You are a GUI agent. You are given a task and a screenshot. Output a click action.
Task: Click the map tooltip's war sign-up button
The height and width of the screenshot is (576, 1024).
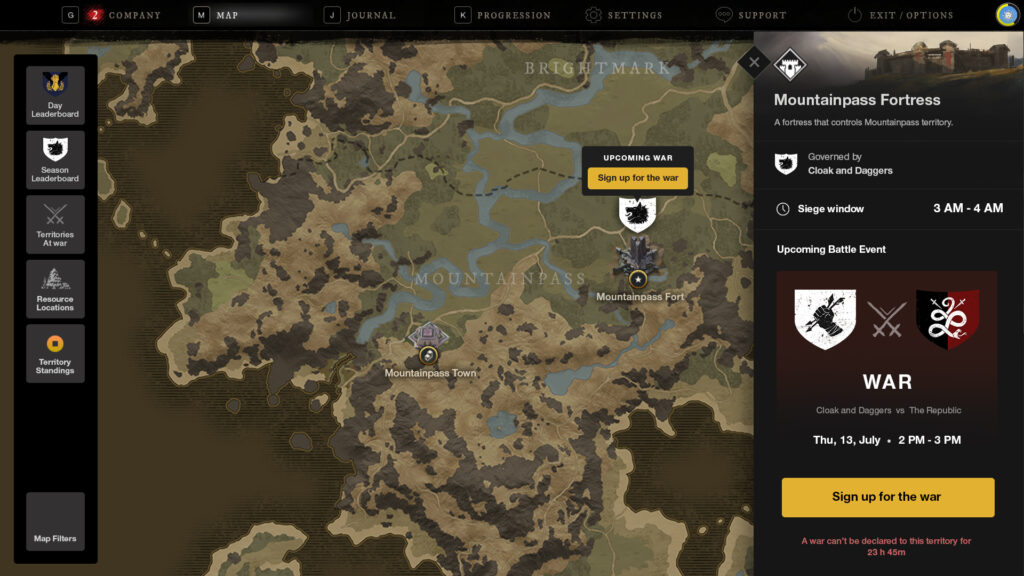point(637,178)
